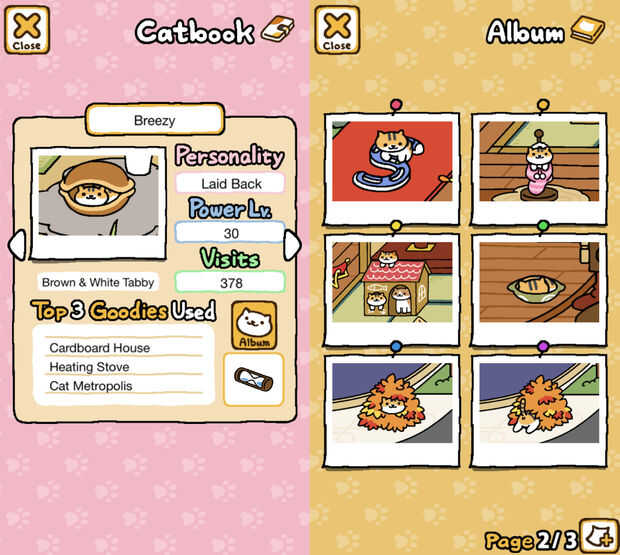Open the memento scroll button

coord(254,379)
